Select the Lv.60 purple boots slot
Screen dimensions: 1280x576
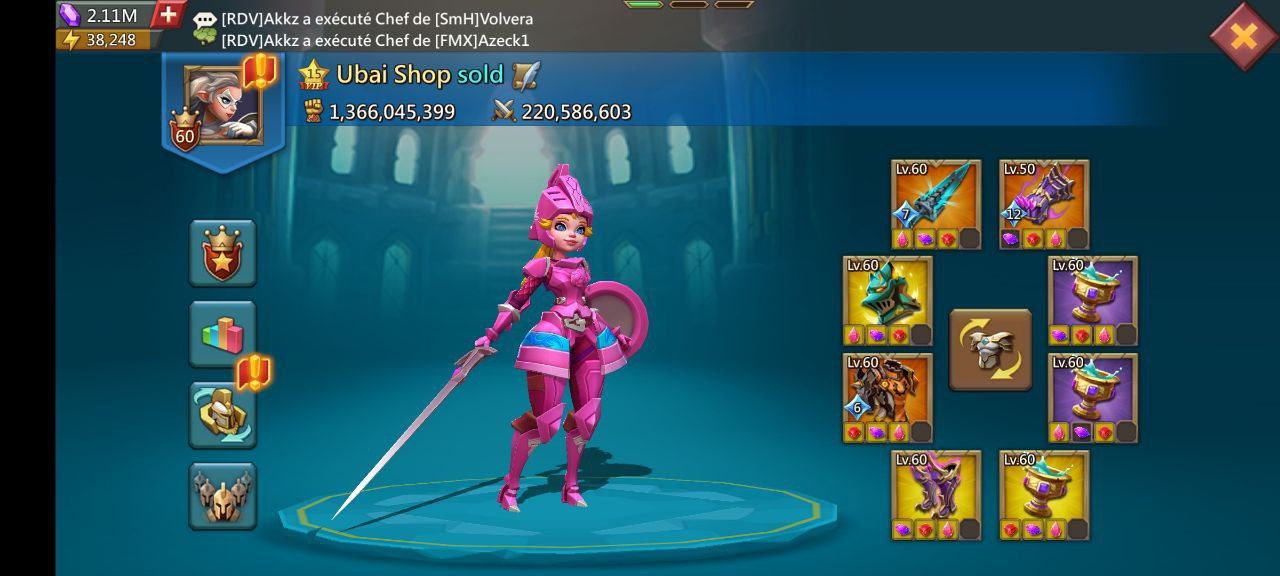click(x=936, y=495)
